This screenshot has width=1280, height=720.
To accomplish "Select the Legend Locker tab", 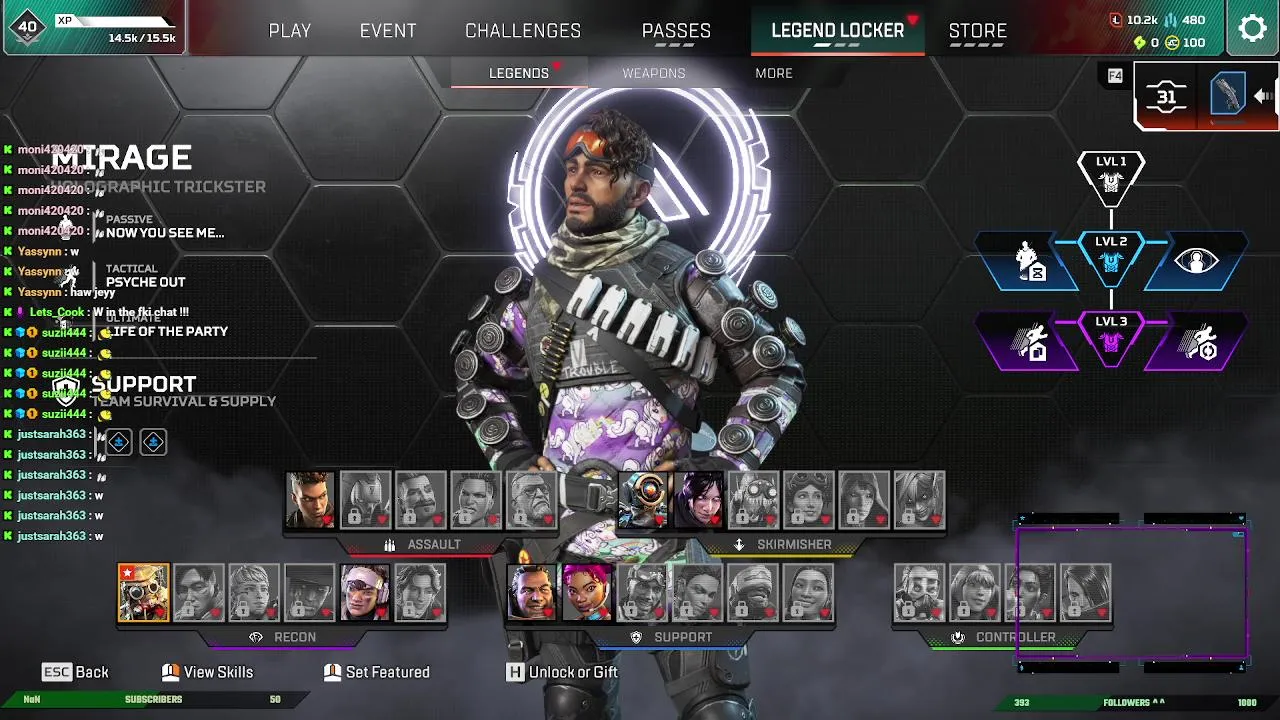I will 837,31.
